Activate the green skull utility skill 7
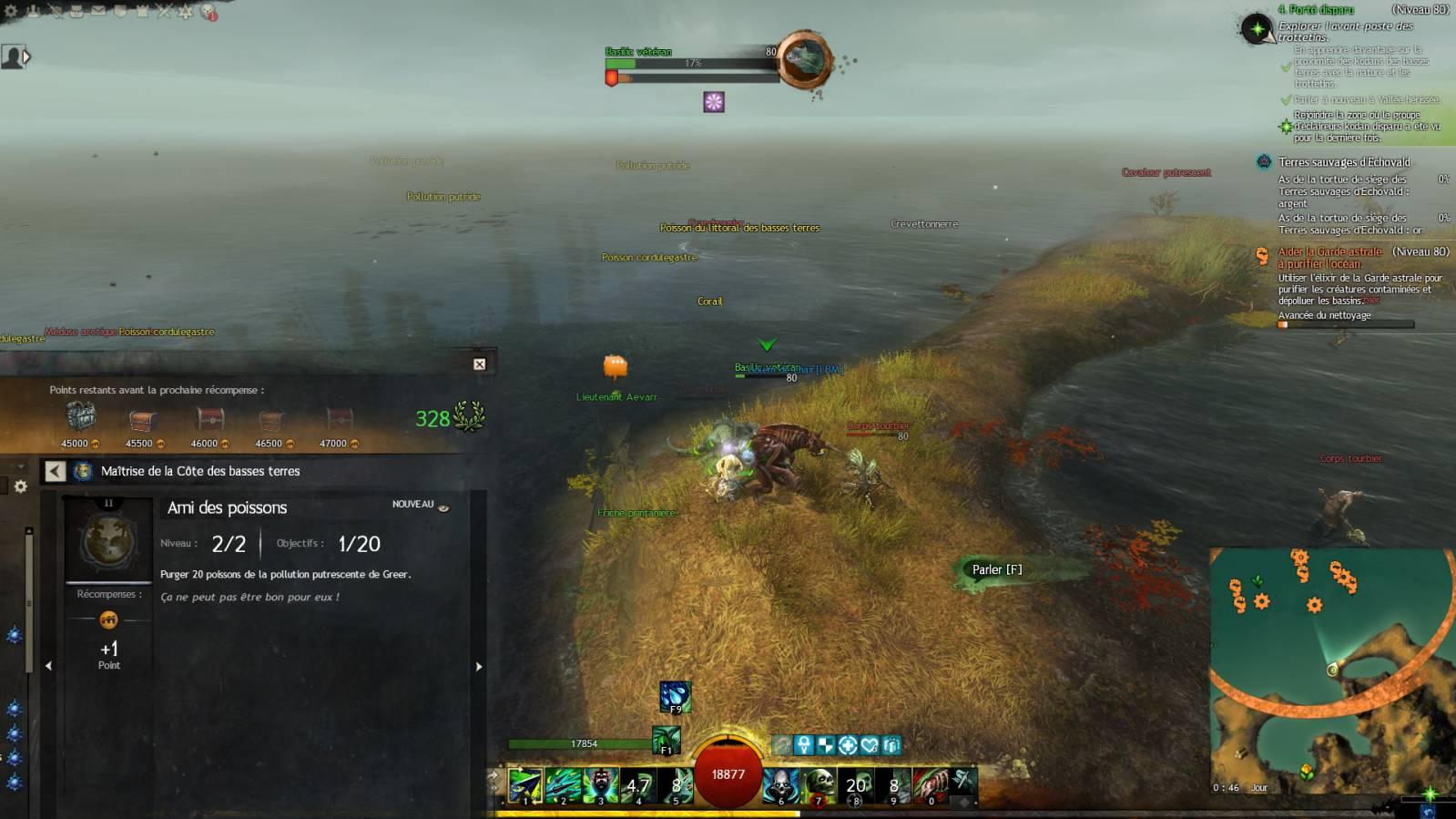 [x=819, y=785]
